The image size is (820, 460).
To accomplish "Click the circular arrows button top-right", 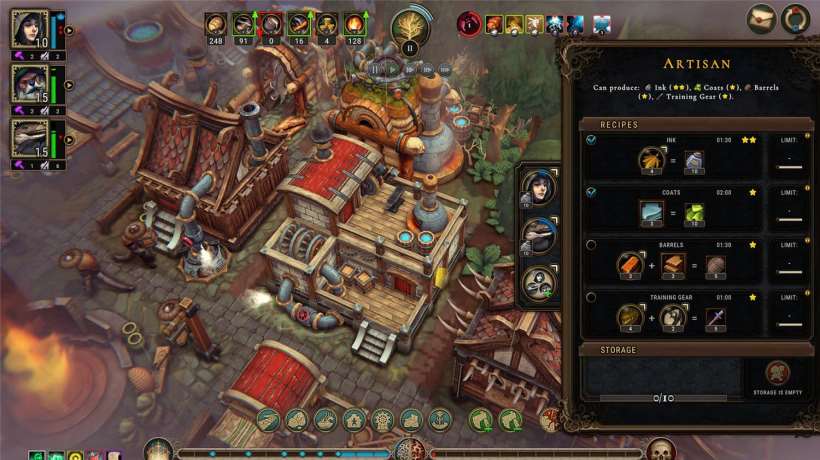I will click(x=796, y=18).
